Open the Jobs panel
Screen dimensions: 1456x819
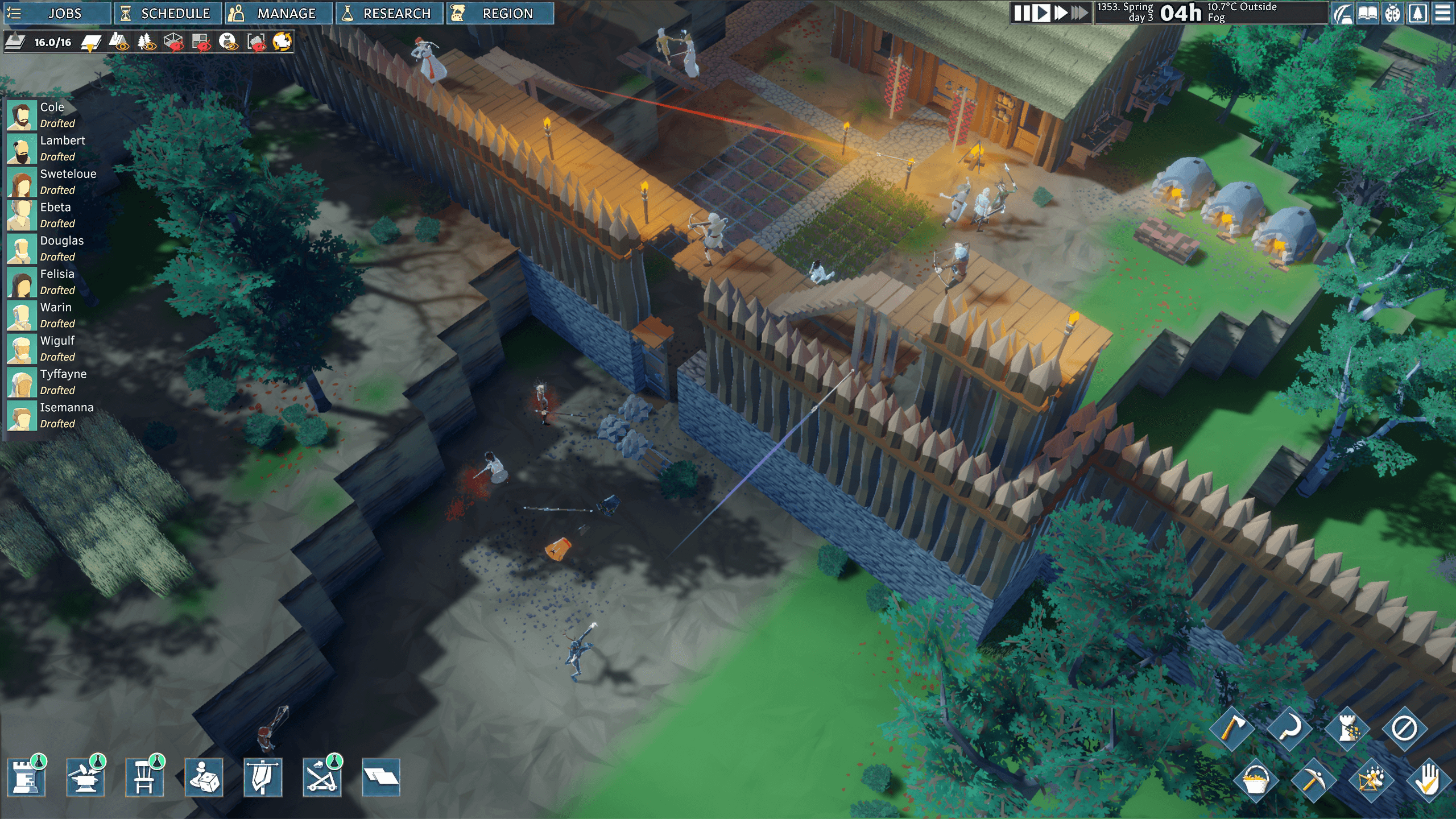click(x=57, y=13)
